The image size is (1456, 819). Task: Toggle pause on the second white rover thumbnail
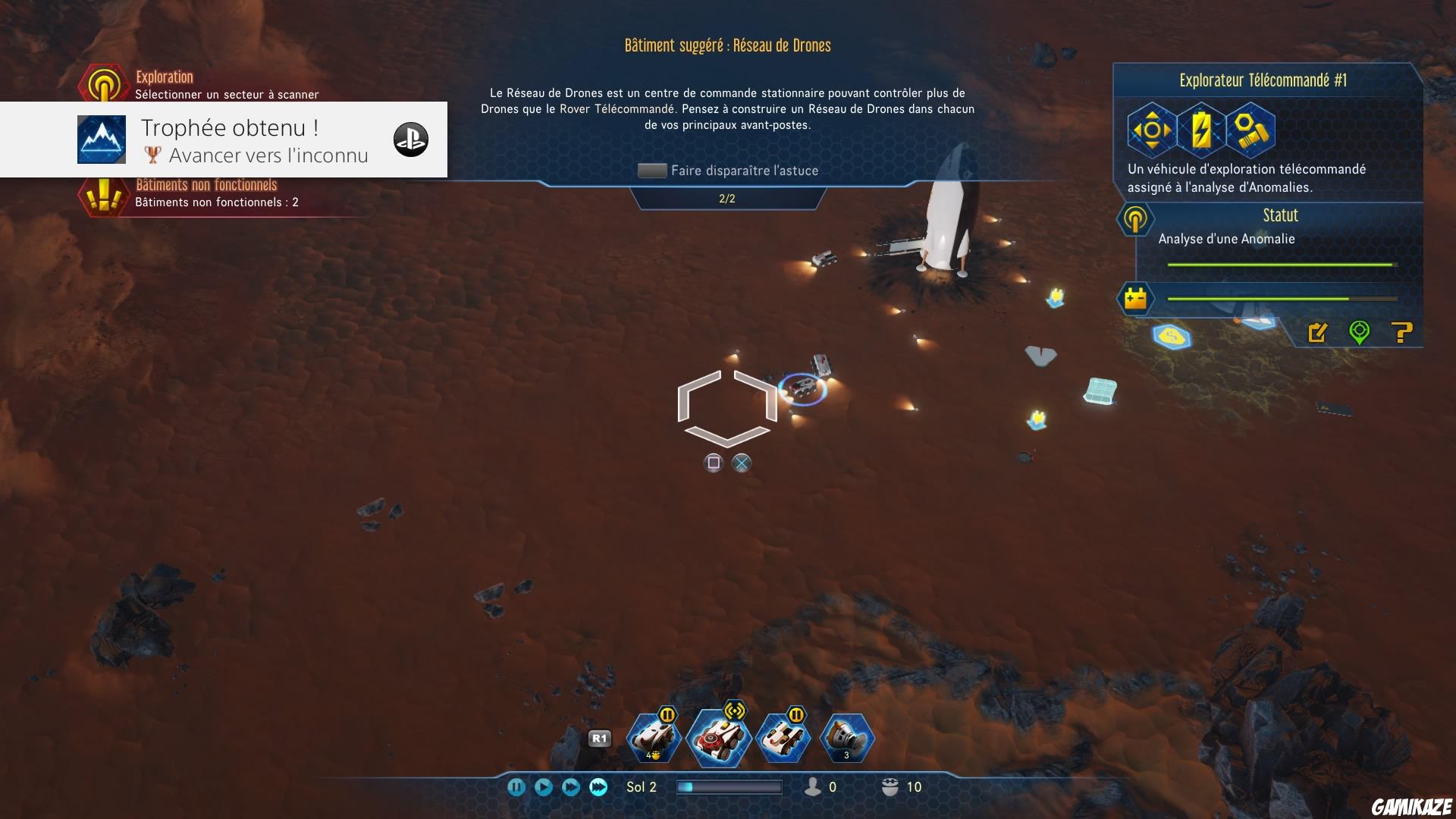click(x=795, y=713)
